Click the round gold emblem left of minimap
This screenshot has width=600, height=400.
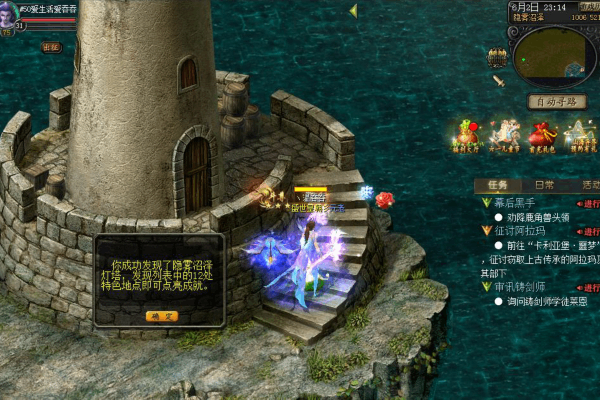coord(497,56)
